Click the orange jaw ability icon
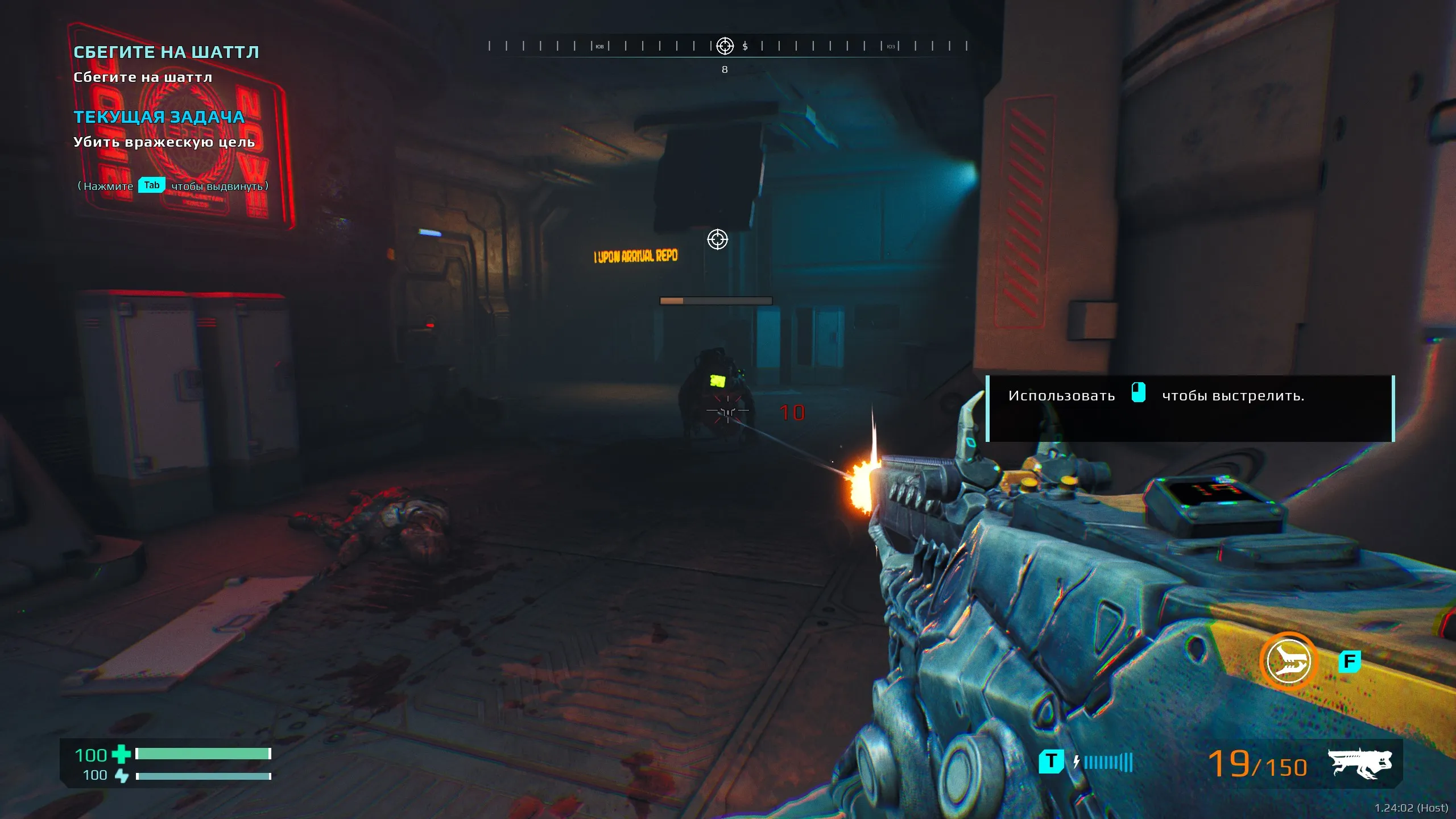Image resolution: width=1456 pixels, height=819 pixels. click(1288, 661)
